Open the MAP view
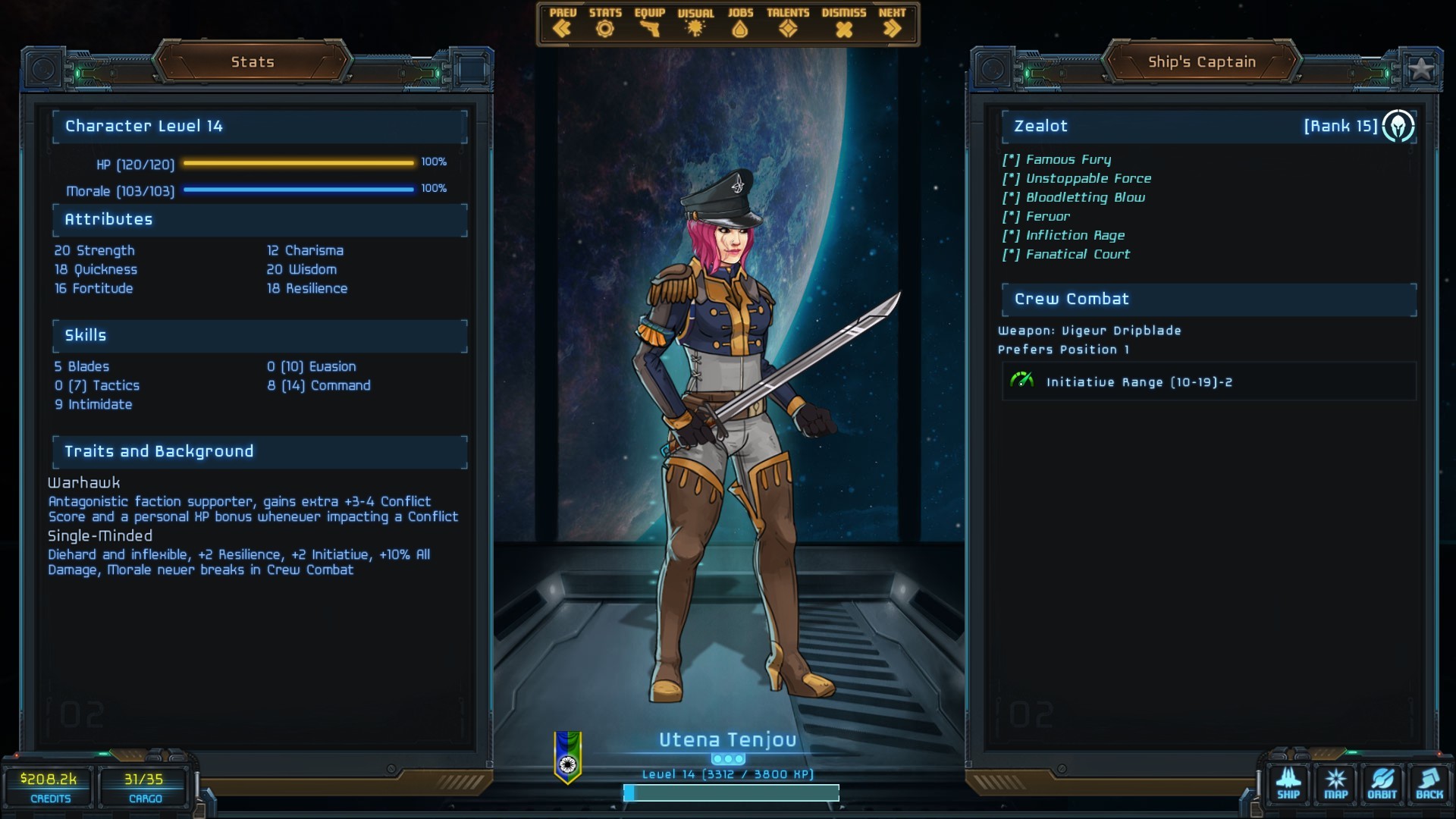 (x=1335, y=783)
